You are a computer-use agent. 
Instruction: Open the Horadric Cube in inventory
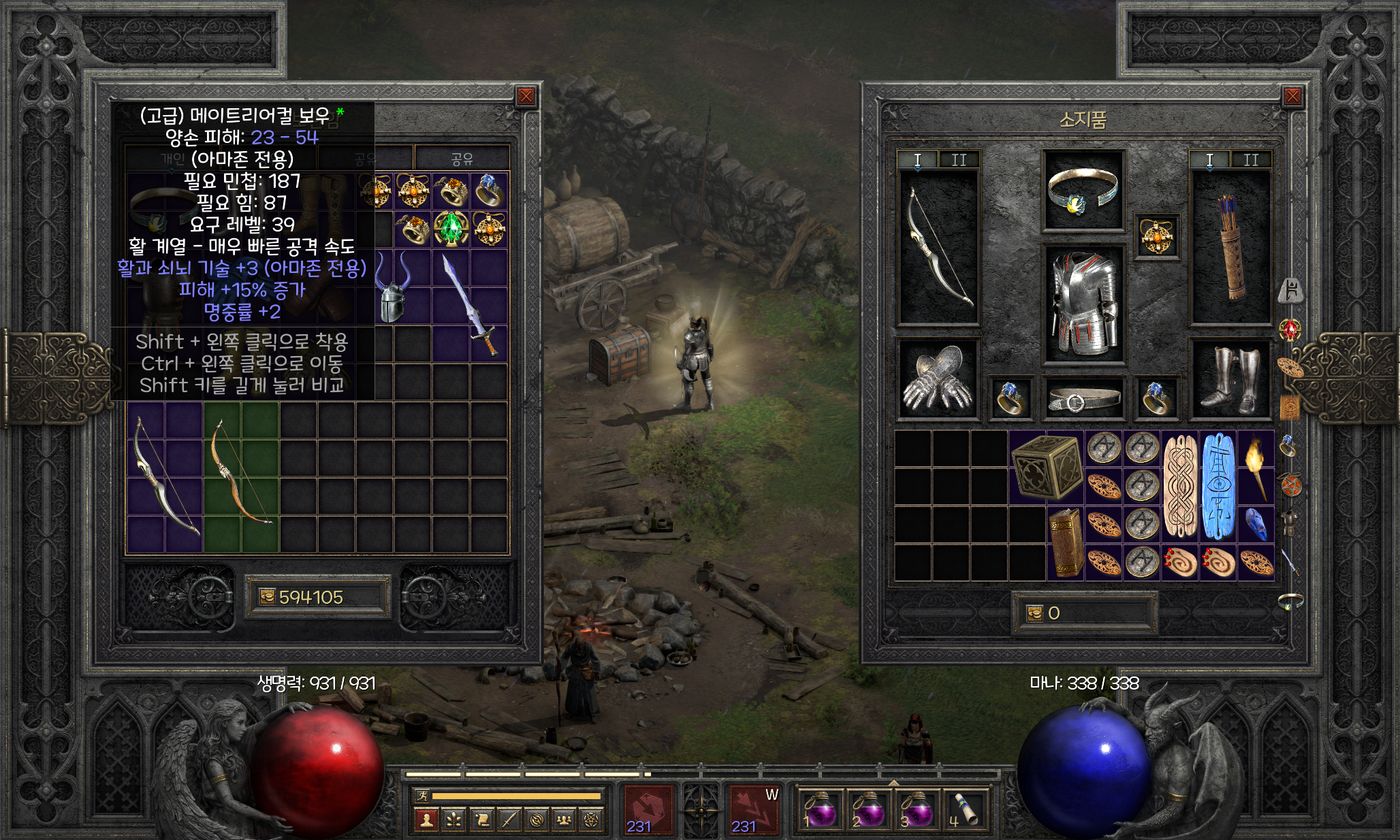click(1047, 467)
